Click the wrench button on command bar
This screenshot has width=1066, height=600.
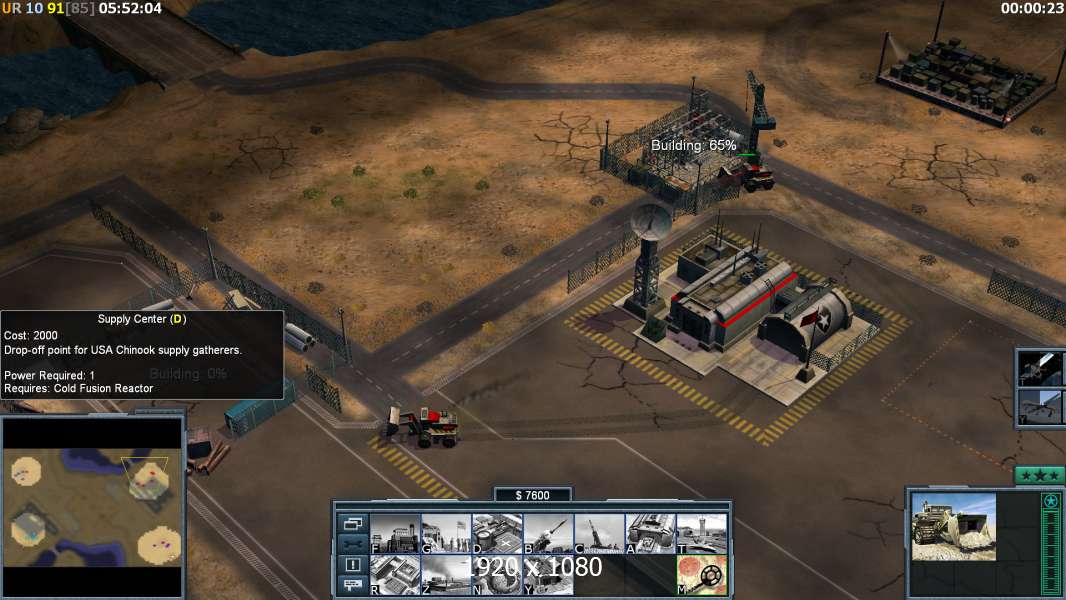coord(353,544)
